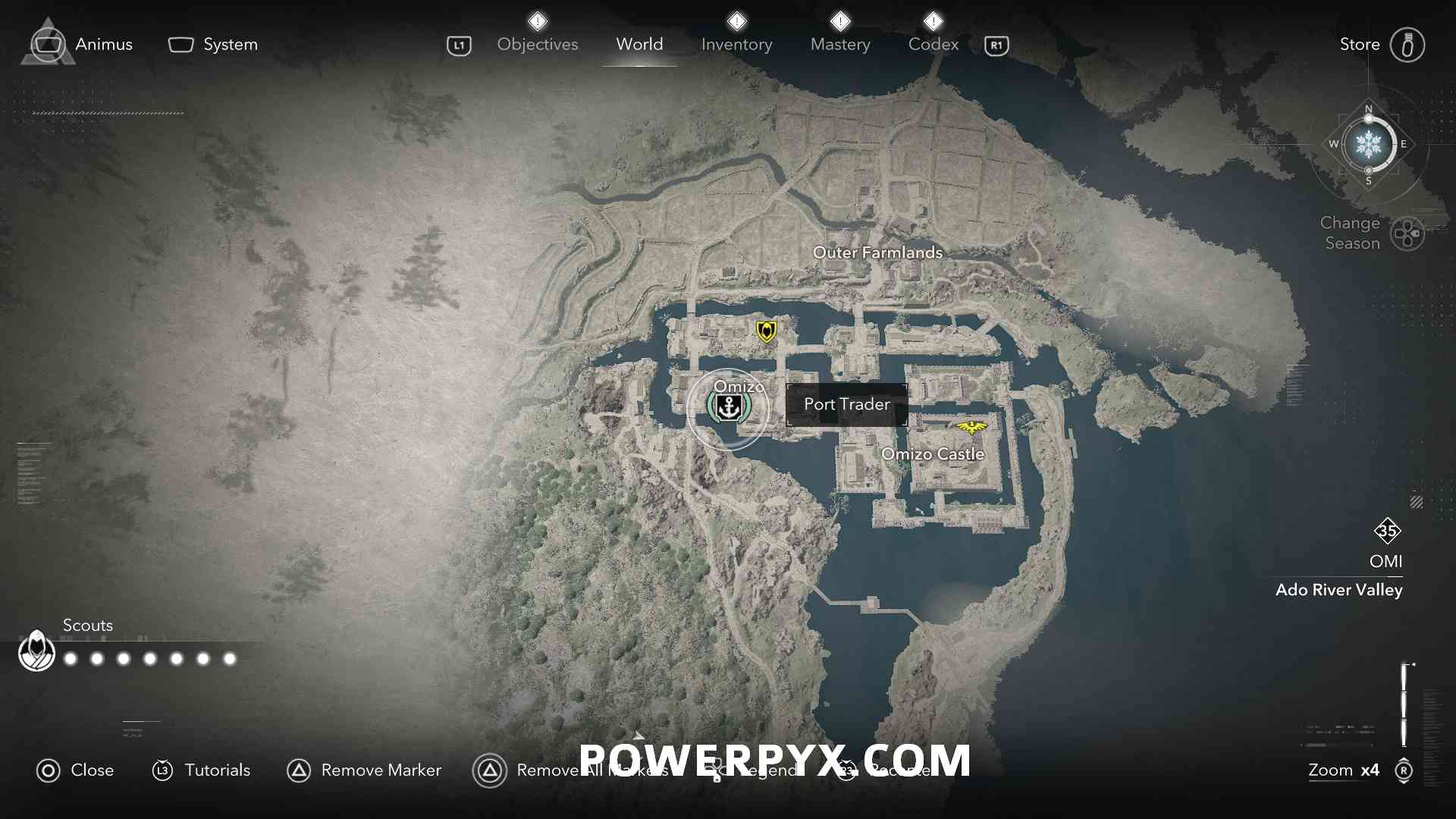Click the snowflake season compass
Screen dimensions: 1456x819
pyautogui.click(x=1368, y=144)
